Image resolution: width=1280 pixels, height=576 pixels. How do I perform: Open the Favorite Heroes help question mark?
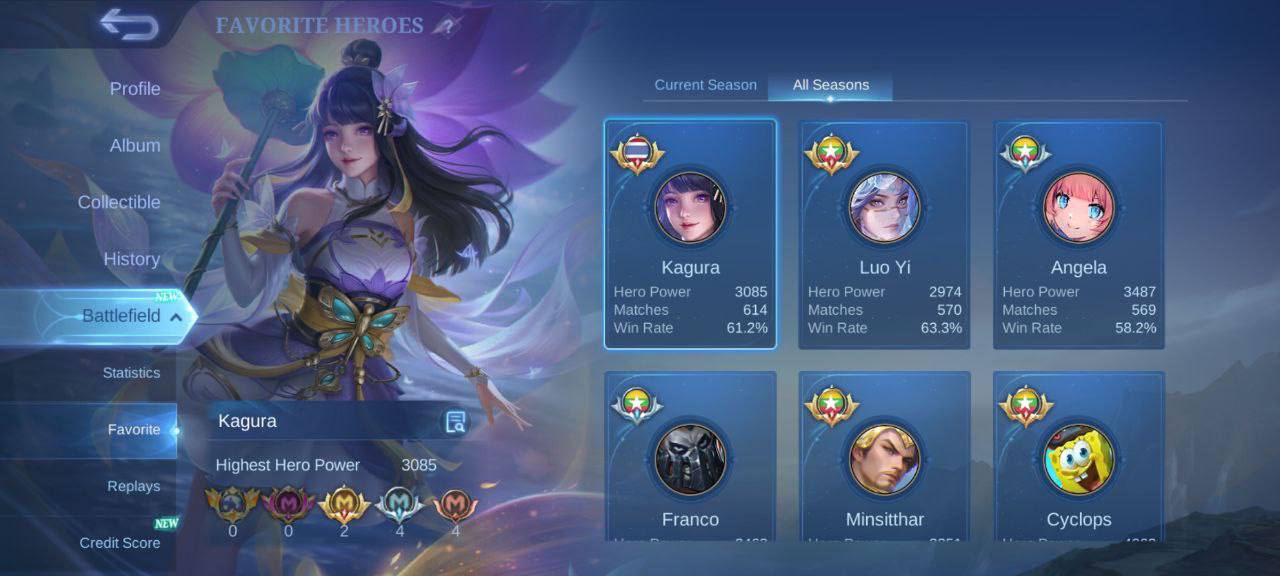click(x=447, y=27)
